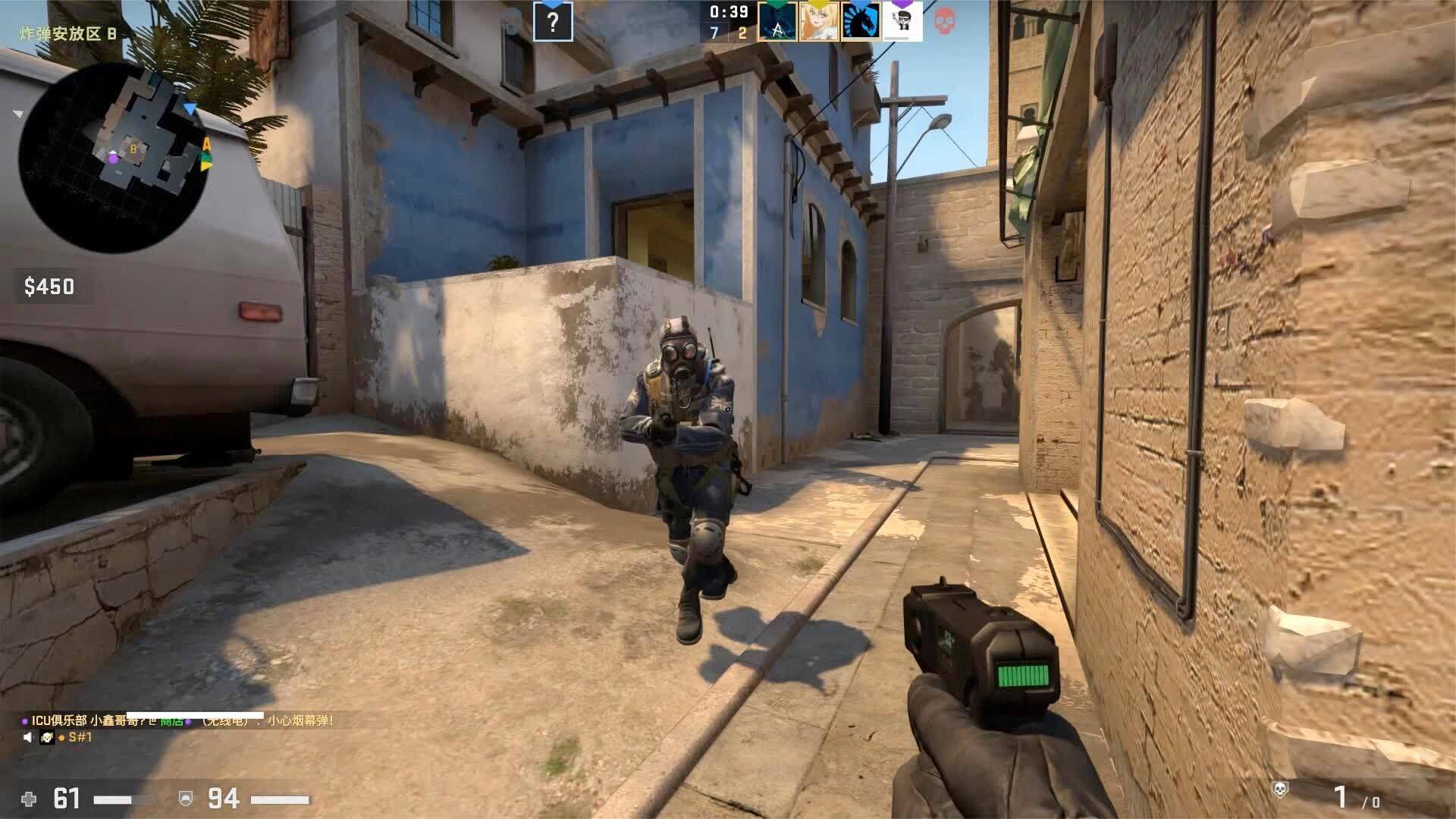Viewport: 1456px width, 819px height.
Task: Click the health cross icon near 61
Action: pyautogui.click(x=30, y=799)
